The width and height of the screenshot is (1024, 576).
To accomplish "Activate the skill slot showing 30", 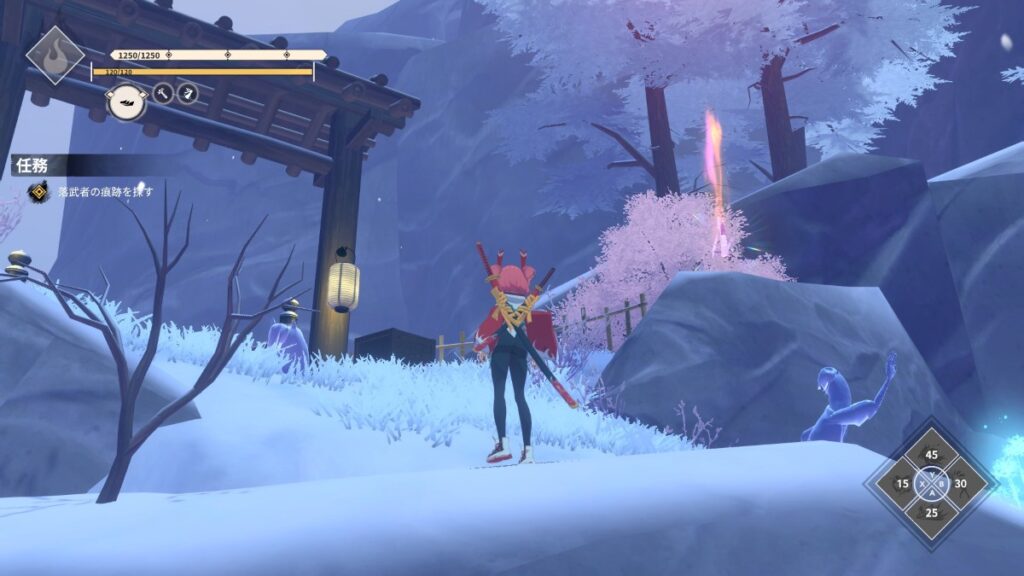I will coord(961,484).
